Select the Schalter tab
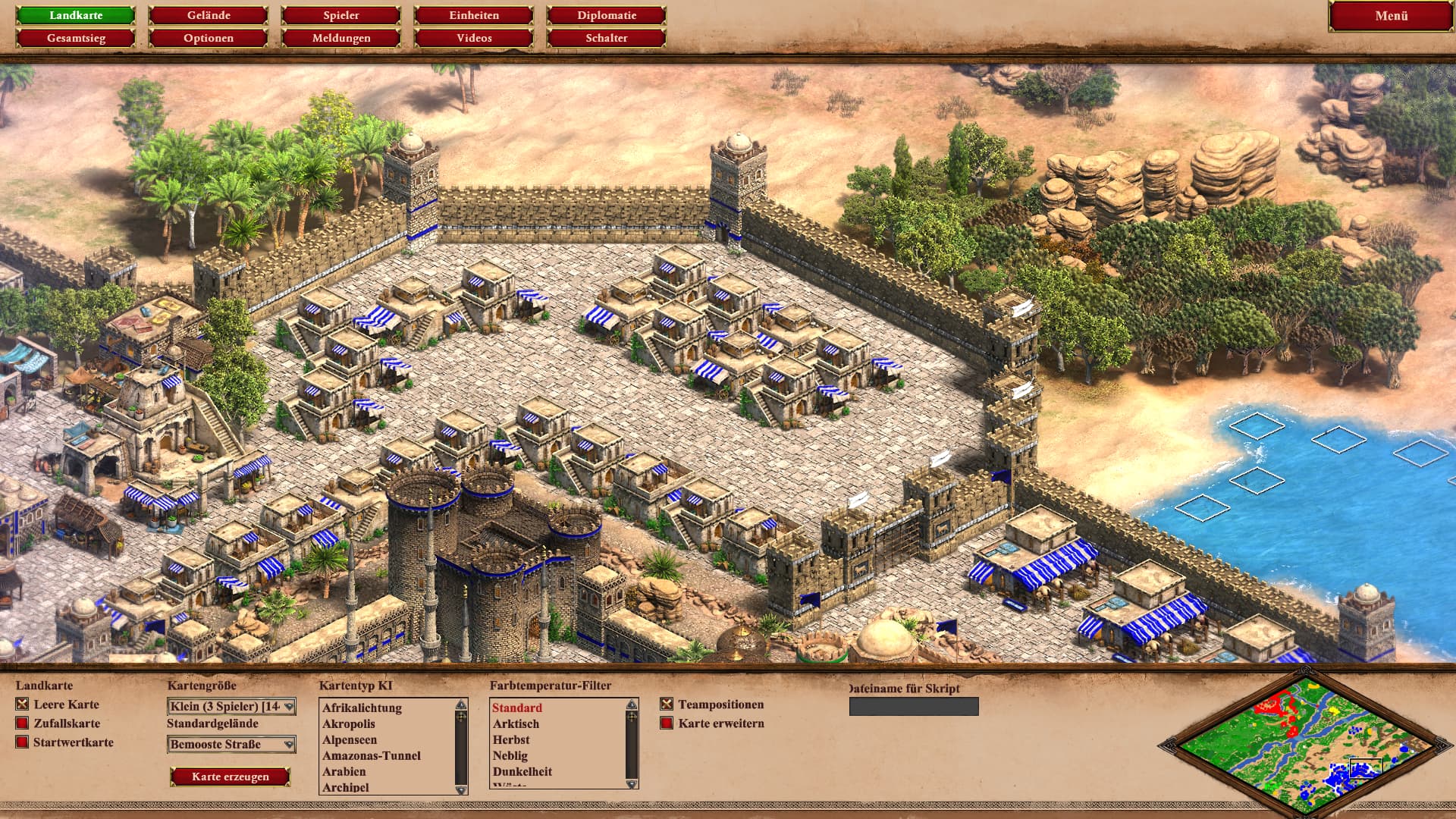The width and height of the screenshot is (1456, 819). pyautogui.click(x=607, y=38)
